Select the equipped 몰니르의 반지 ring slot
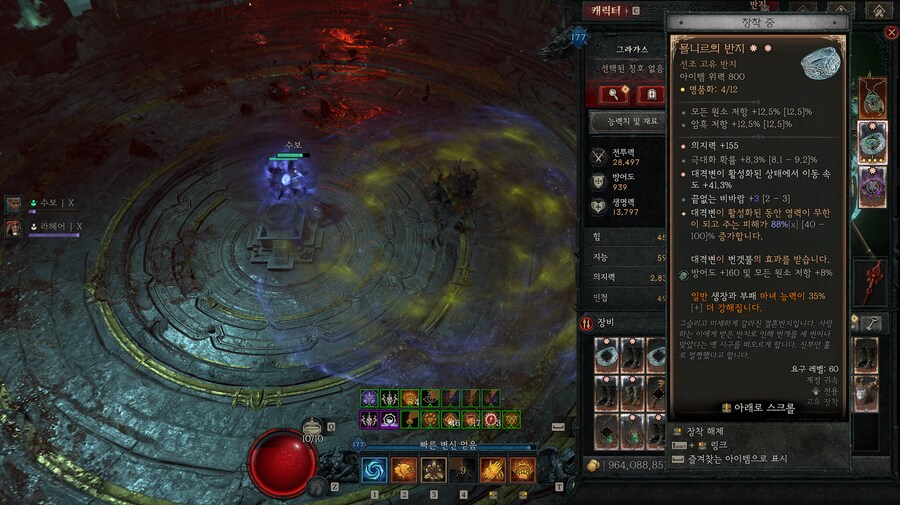This screenshot has width=900, height=505. 872,142
